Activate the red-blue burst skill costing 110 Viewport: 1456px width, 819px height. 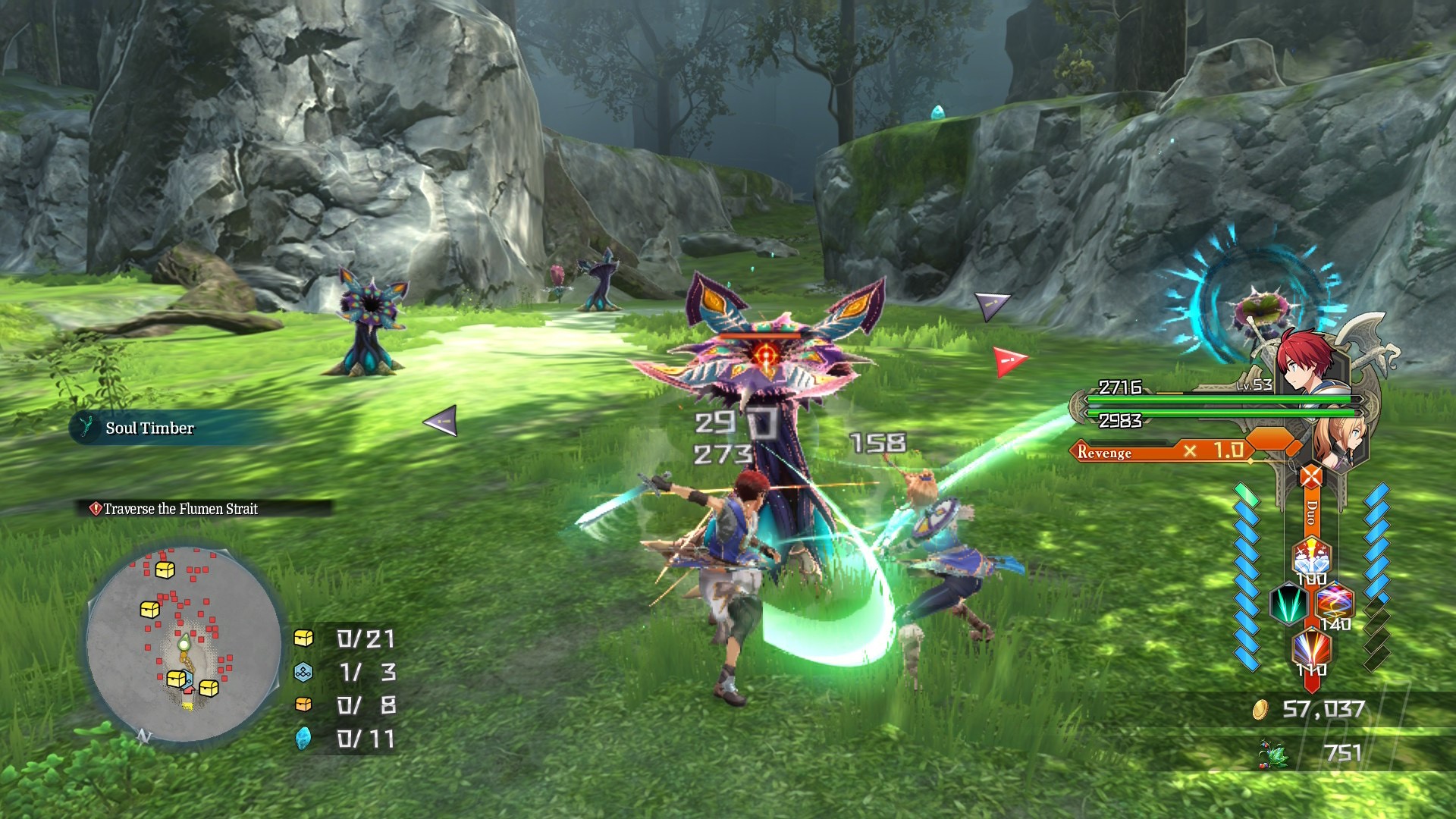pyautogui.click(x=1311, y=648)
